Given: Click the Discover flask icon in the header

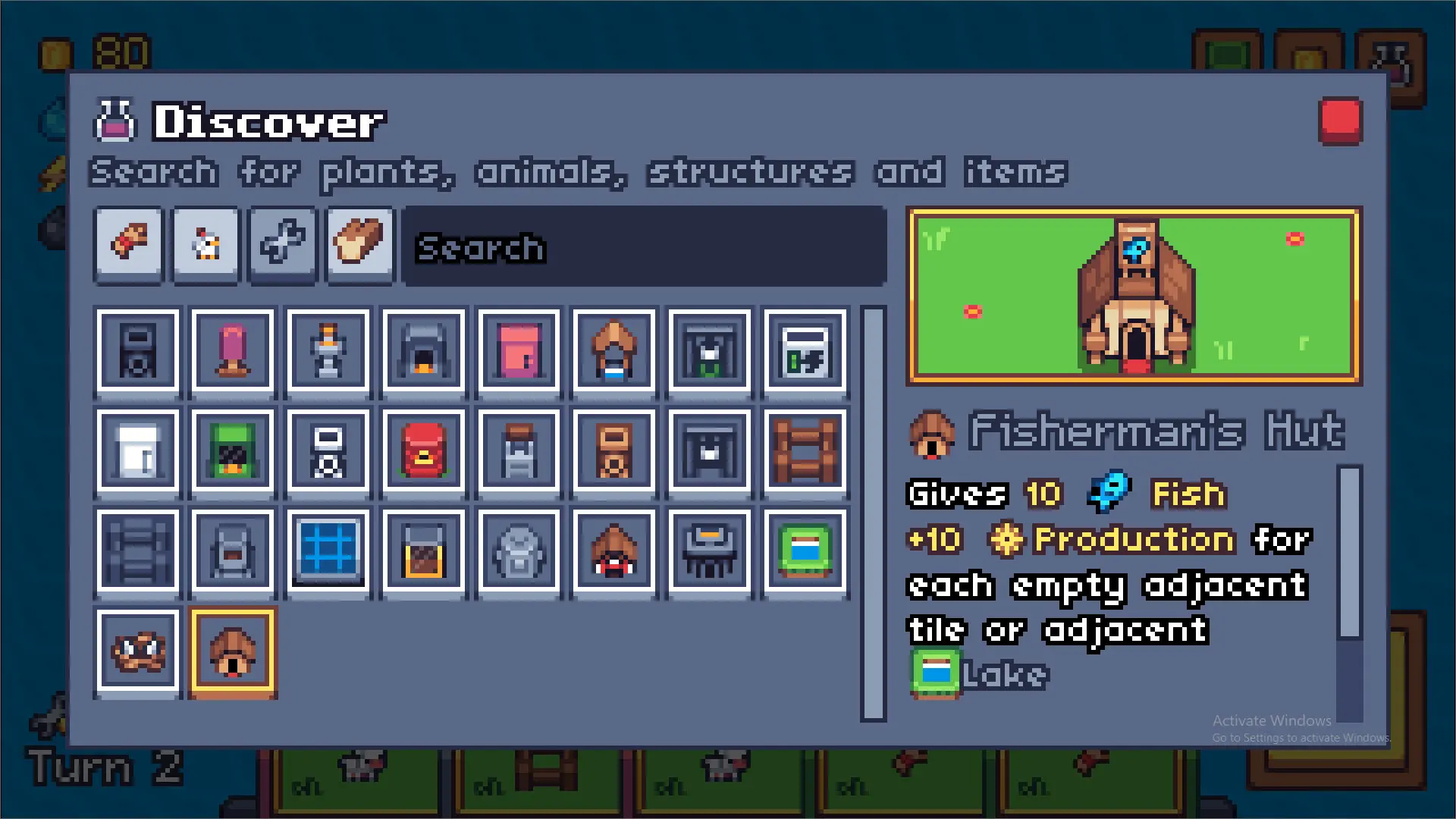Looking at the screenshot, I should [115, 120].
